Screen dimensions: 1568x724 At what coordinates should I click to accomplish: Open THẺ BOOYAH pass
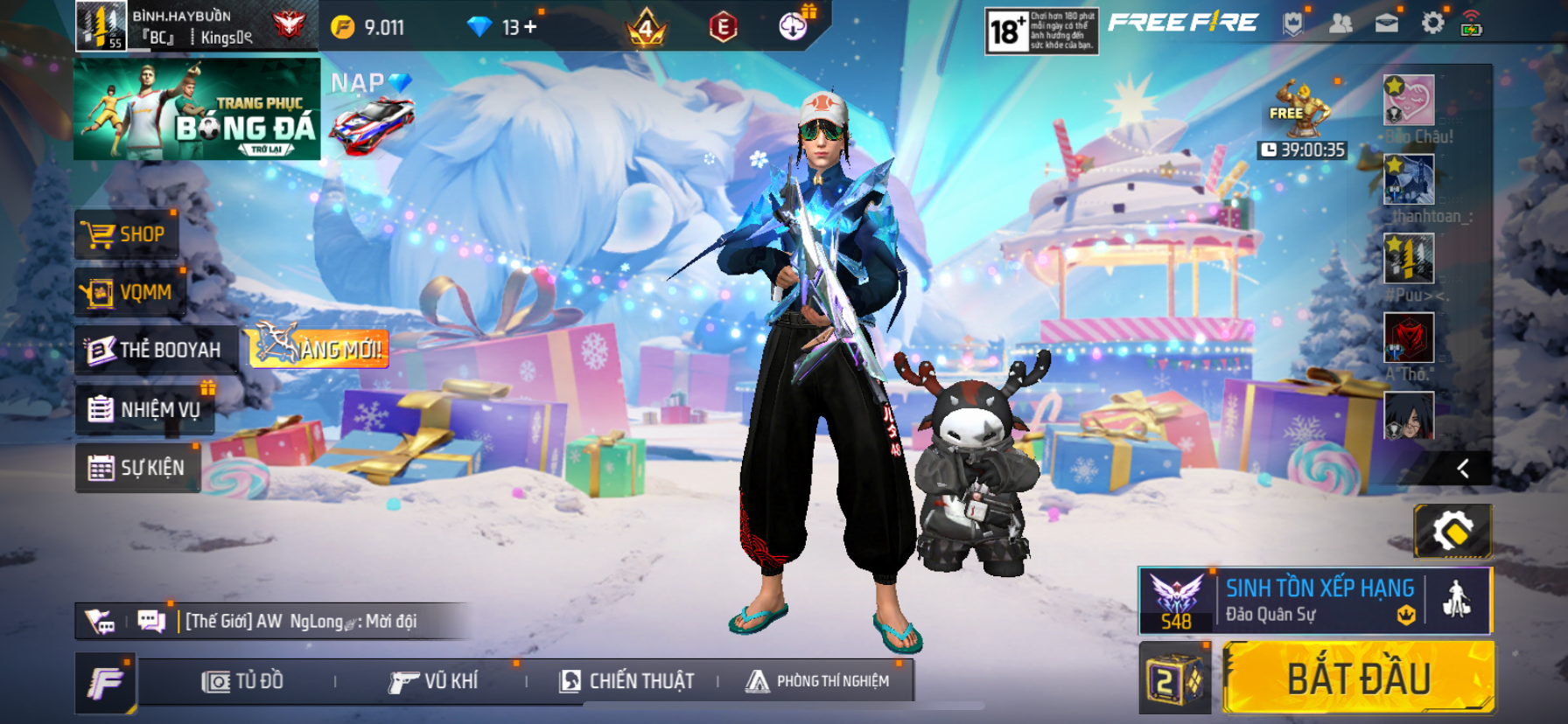coord(156,350)
